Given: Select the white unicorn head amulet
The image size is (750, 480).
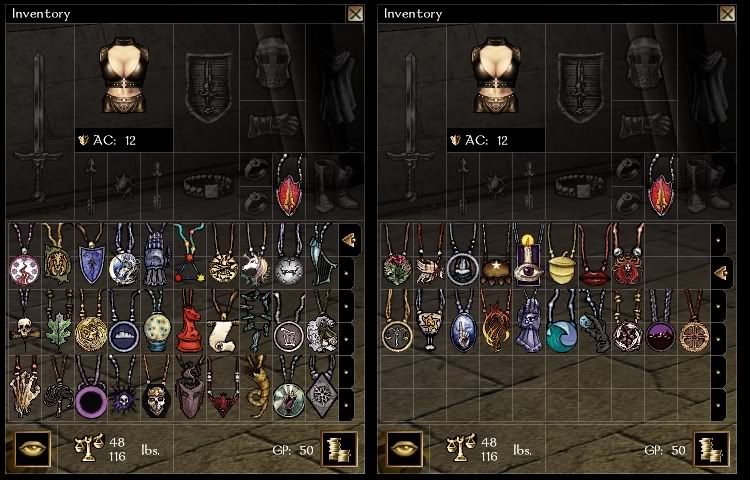Looking at the screenshot, I should click(x=253, y=262).
